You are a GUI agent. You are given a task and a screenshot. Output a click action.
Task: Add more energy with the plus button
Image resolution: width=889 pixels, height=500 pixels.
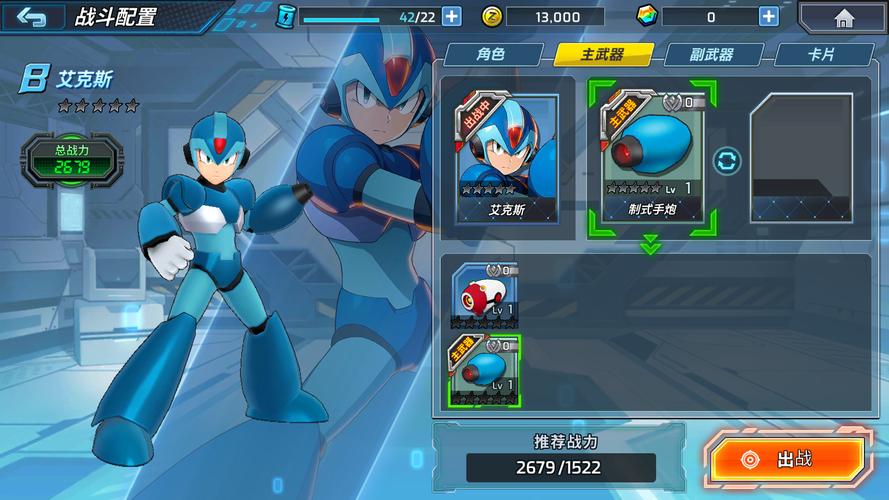tap(451, 16)
